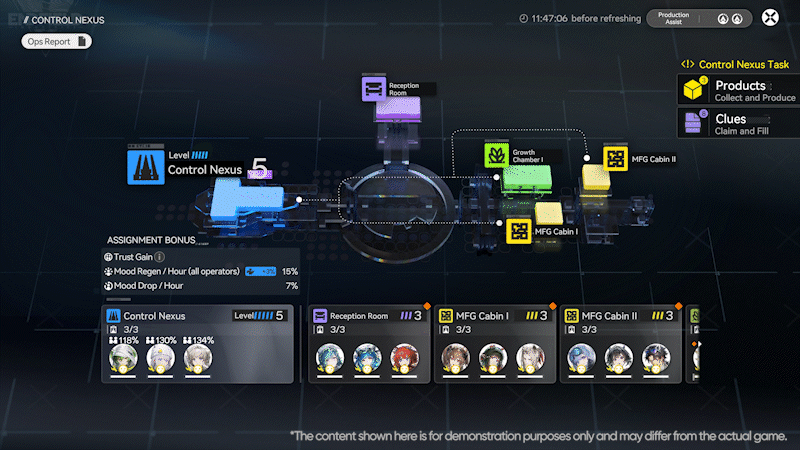Select the Reception Room node on map

point(373,89)
